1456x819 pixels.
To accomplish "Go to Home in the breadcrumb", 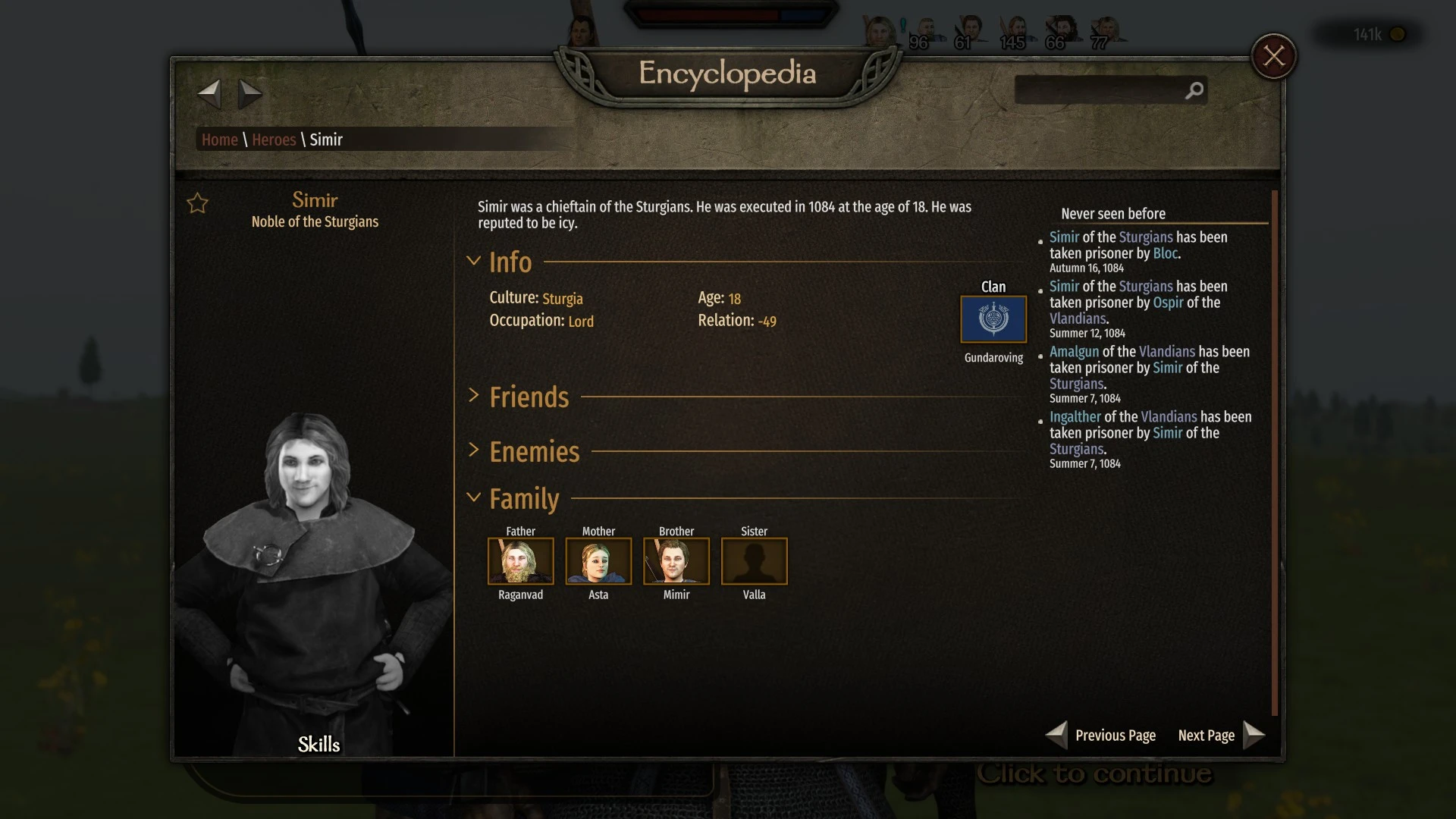I will click(x=219, y=140).
